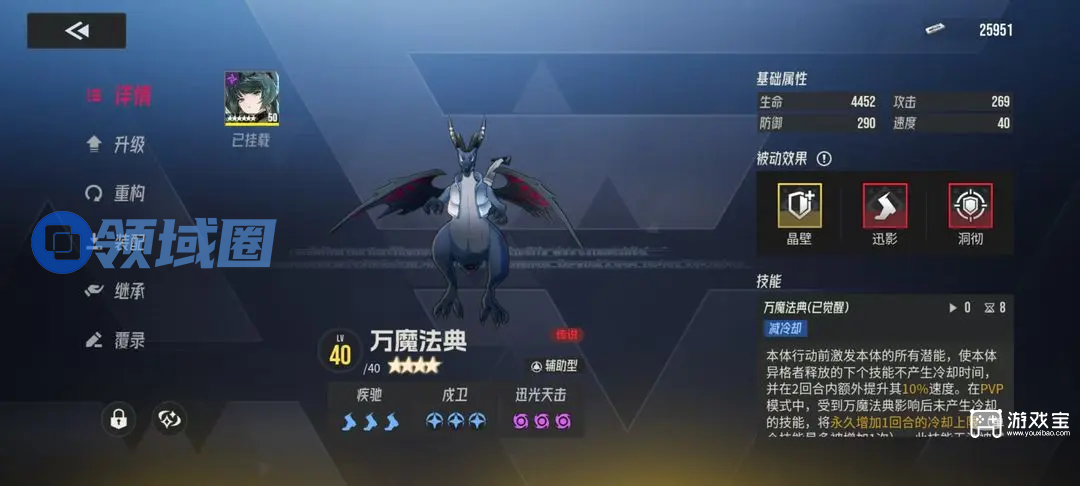This screenshot has width=1080, height=486.
Task: Switch to the 详情 details tab
Action: click(120, 96)
